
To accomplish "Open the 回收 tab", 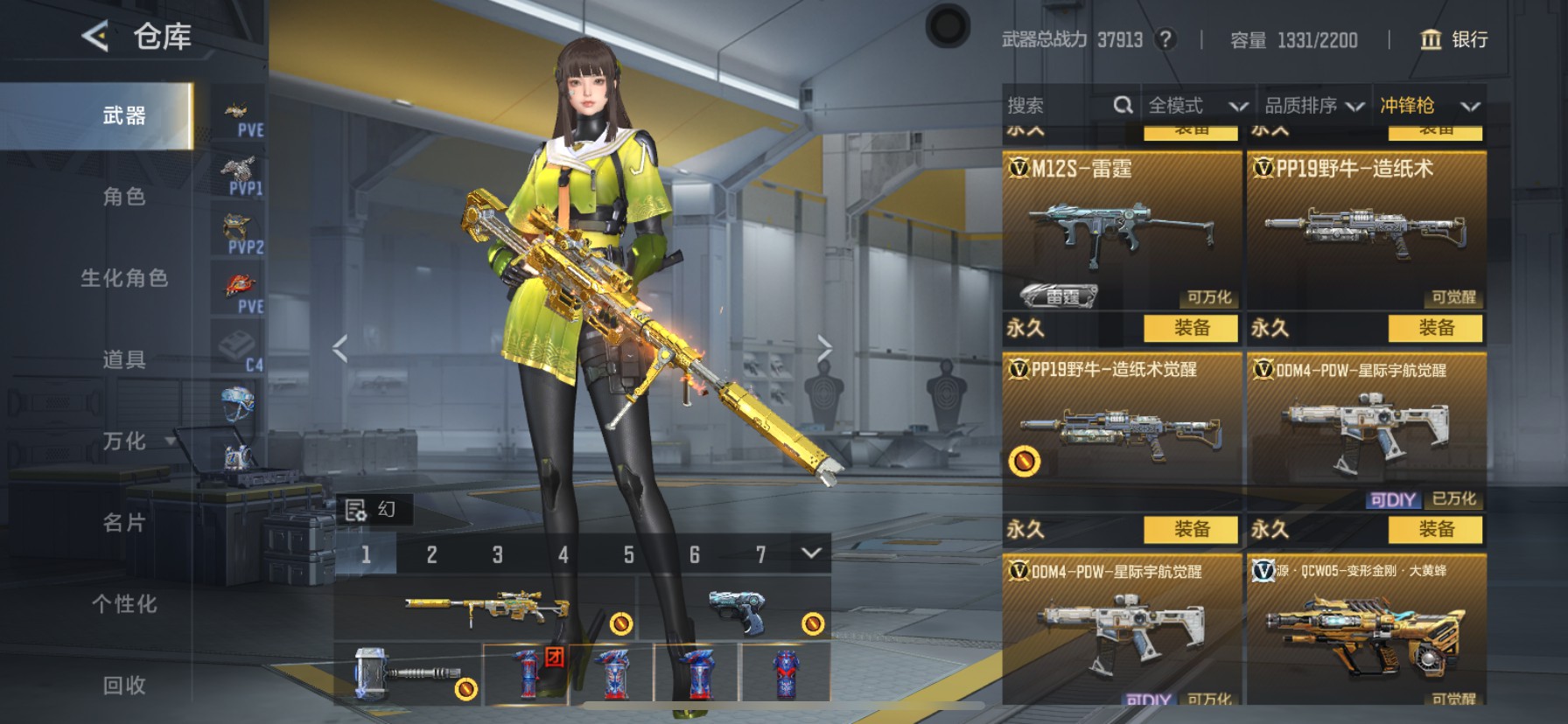I will [x=124, y=686].
